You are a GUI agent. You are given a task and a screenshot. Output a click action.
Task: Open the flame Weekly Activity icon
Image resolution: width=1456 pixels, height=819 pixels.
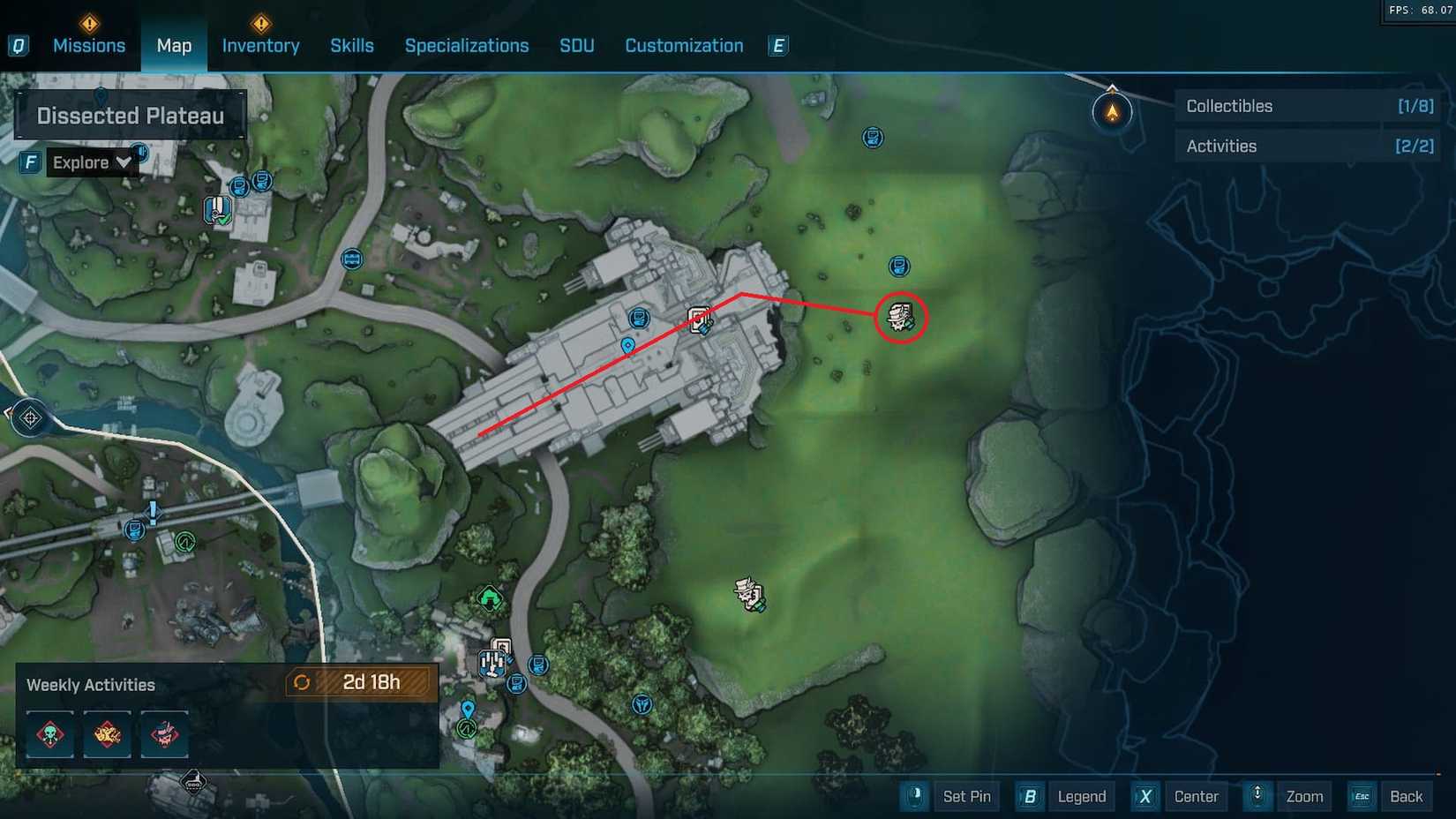pyautogui.click(x=107, y=734)
